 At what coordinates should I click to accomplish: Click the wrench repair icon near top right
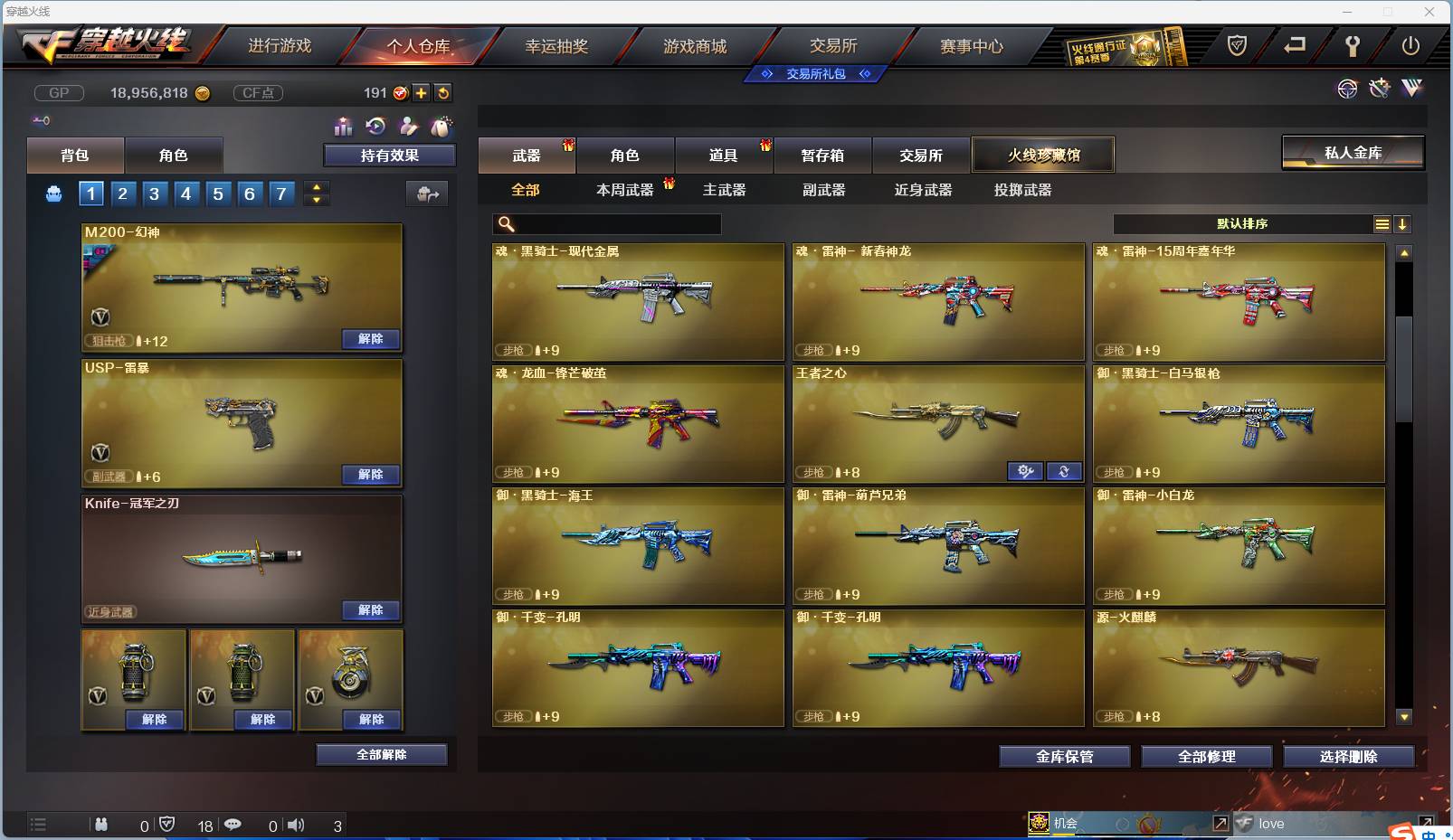[1380, 89]
